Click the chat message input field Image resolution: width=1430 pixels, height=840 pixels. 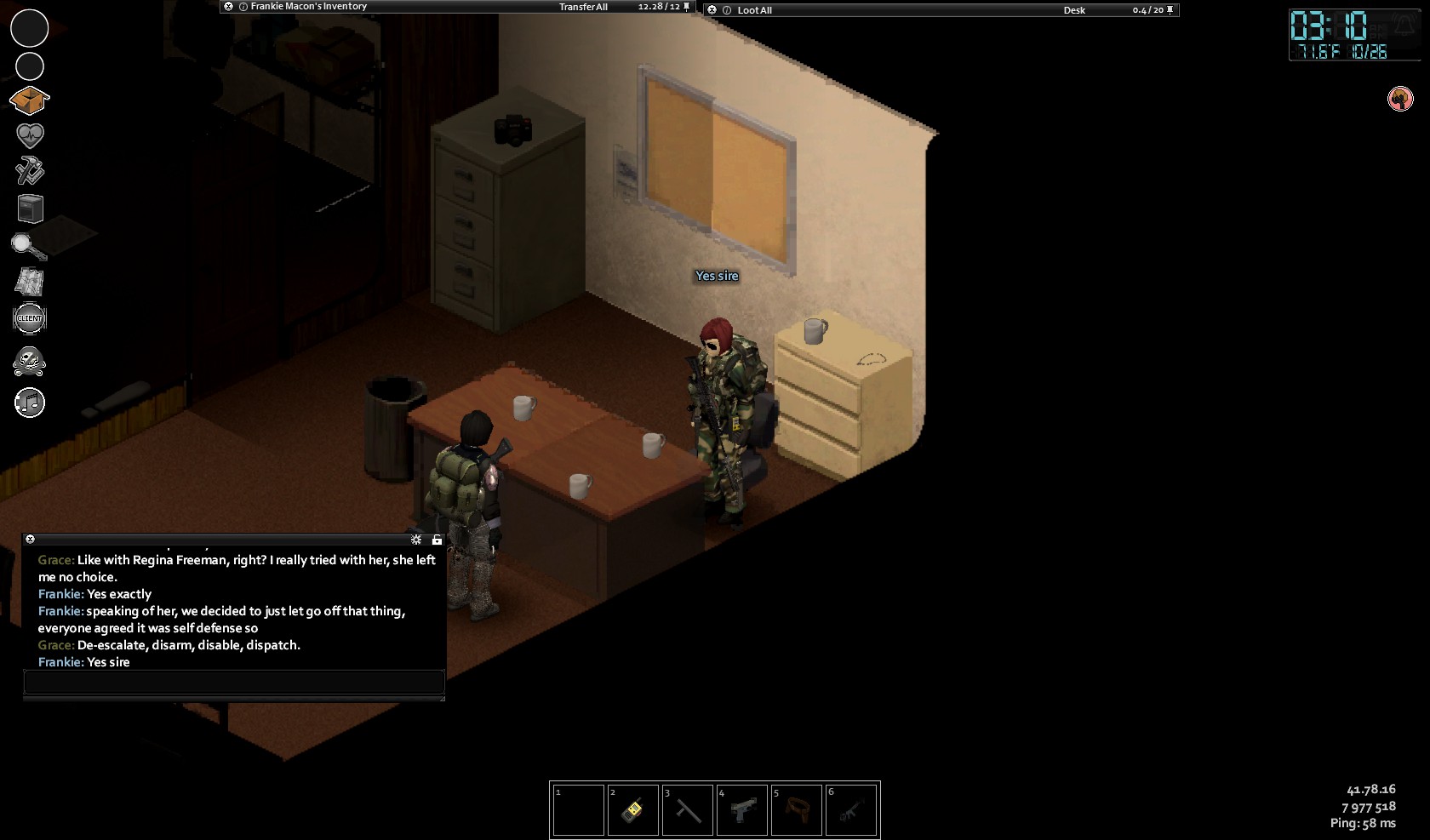click(x=234, y=682)
